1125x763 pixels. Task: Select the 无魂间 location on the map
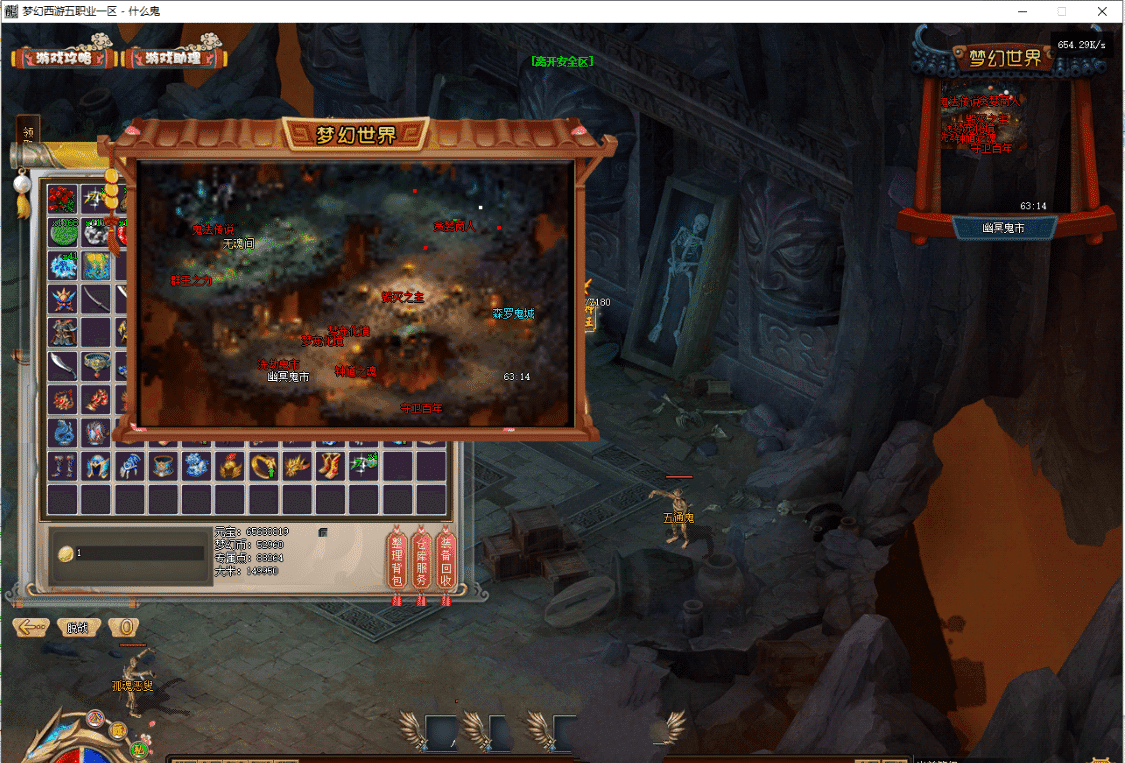pyautogui.click(x=239, y=243)
